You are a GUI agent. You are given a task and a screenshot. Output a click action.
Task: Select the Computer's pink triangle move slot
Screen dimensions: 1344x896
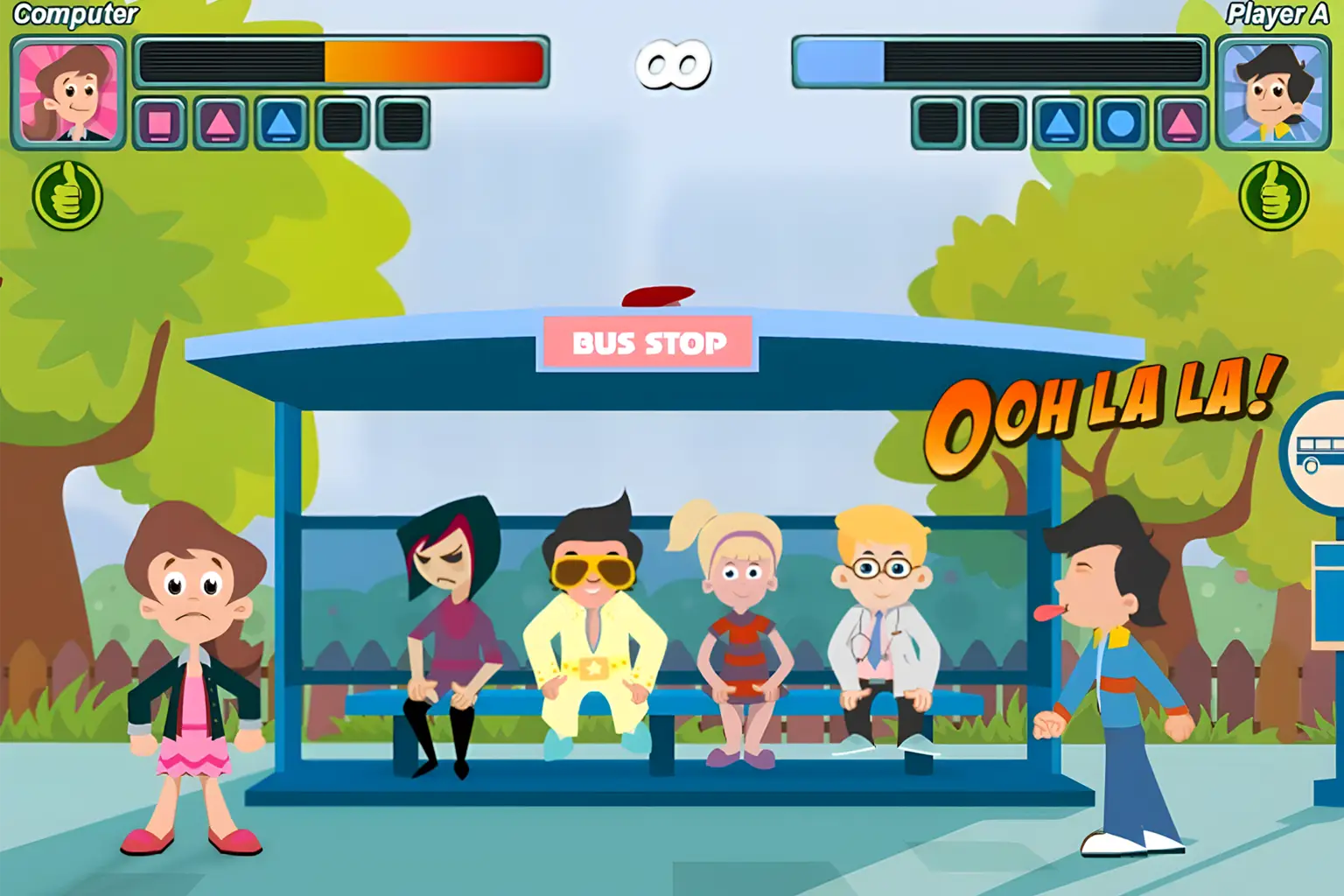coord(220,123)
